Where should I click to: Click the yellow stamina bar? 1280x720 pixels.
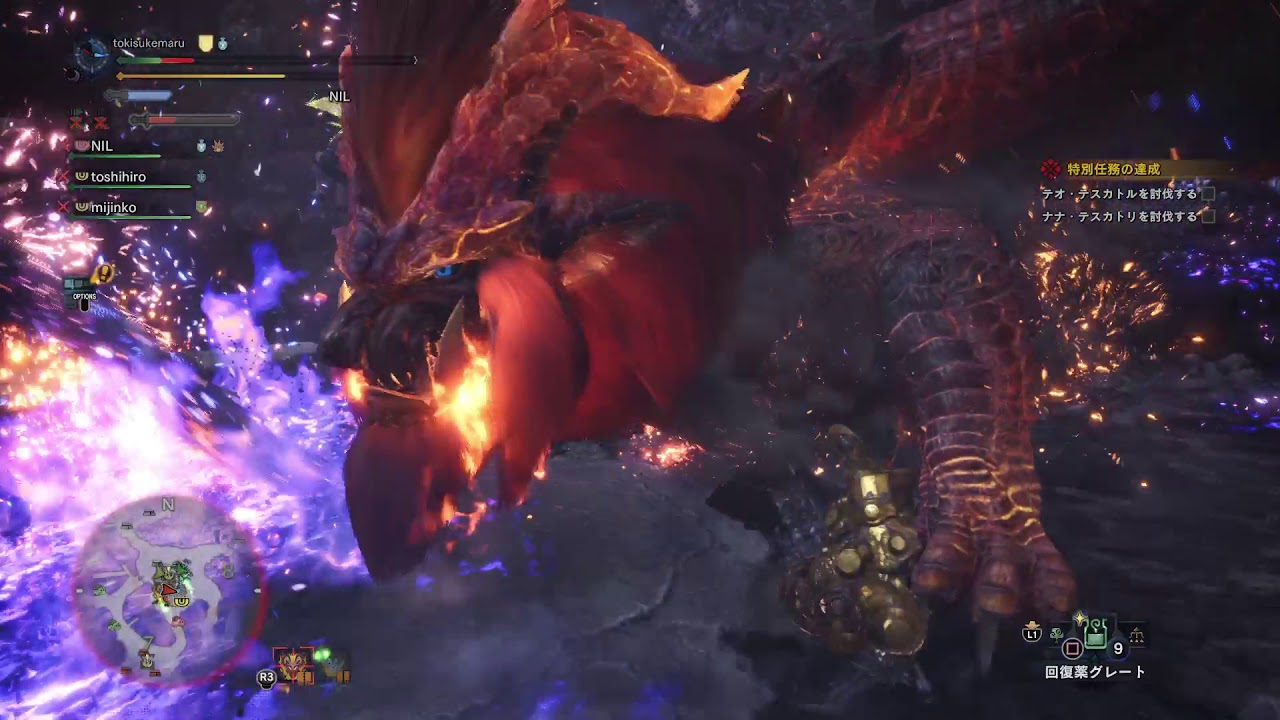[200, 75]
